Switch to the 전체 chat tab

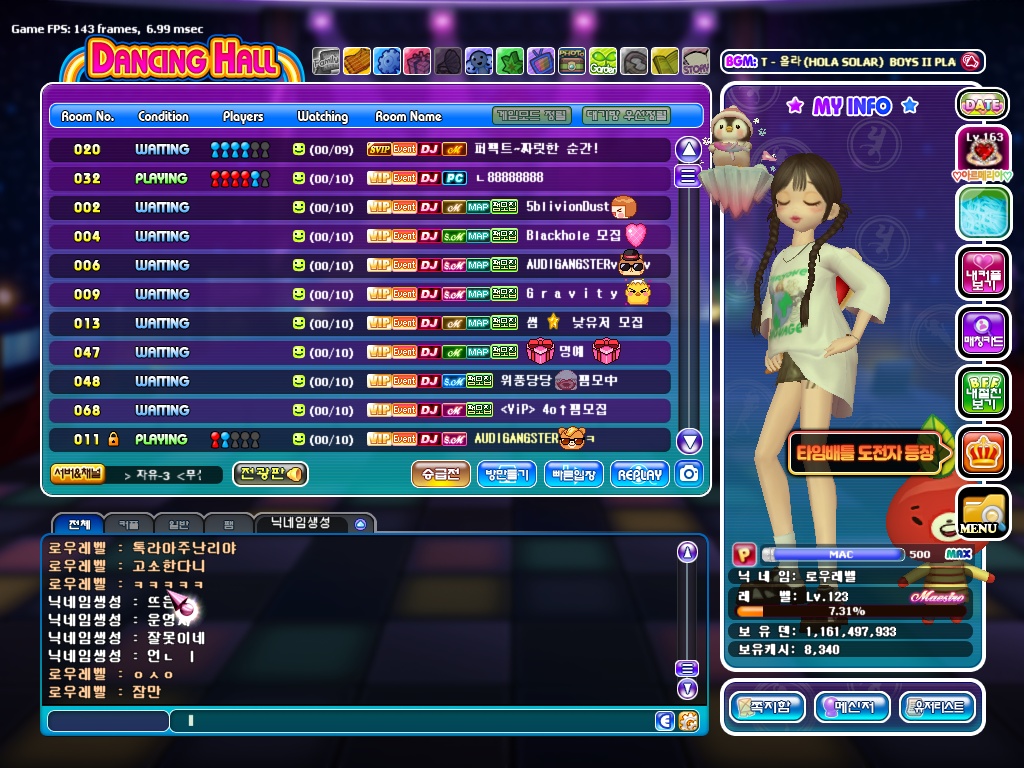79,524
